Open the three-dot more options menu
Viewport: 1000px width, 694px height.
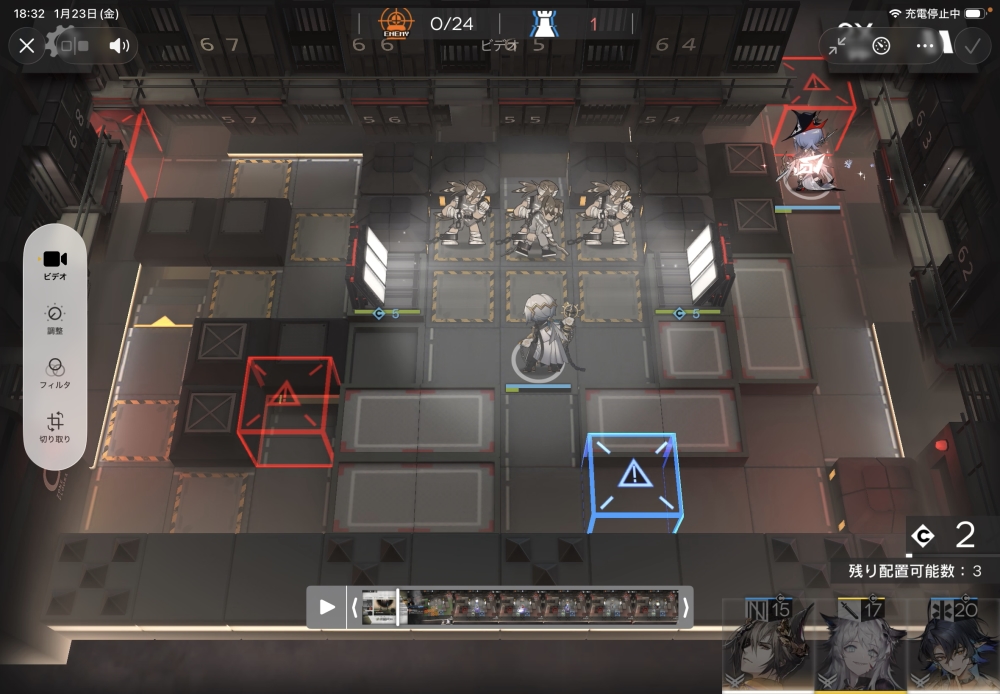tap(925, 45)
